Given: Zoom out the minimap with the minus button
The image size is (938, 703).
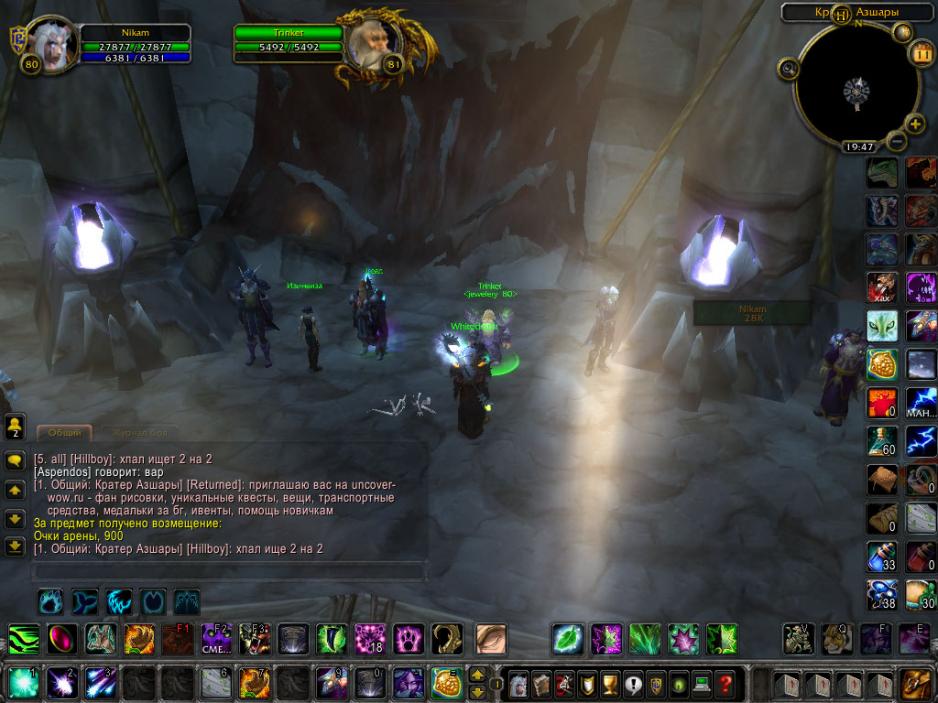Looking at the screenshot, I should [897, 141].
